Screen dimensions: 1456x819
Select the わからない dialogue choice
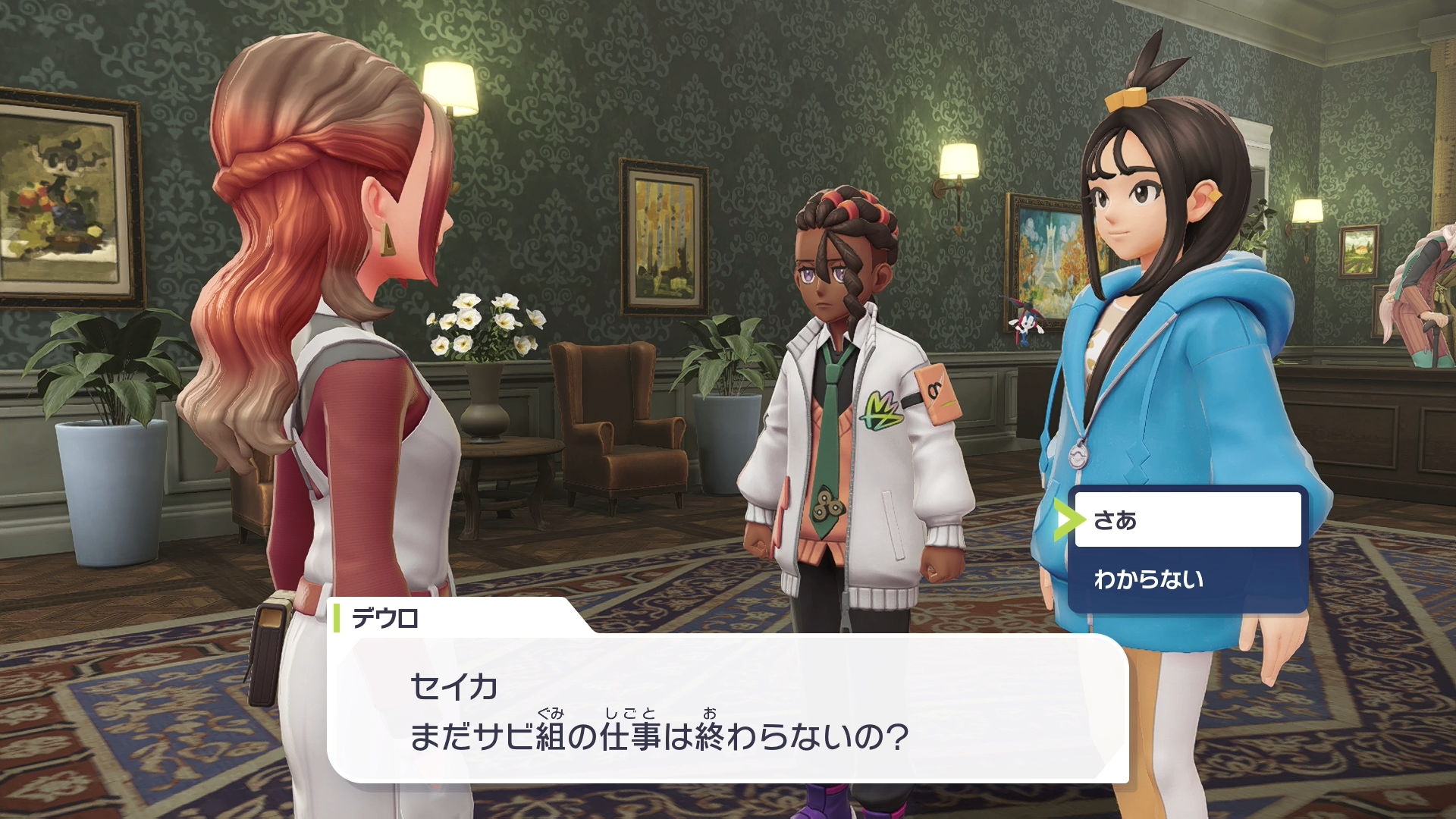point(1187,580)
